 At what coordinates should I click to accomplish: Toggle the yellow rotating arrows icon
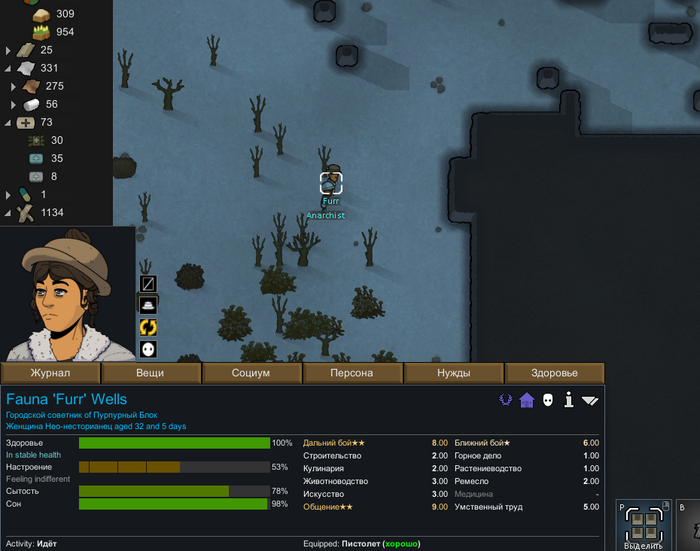coord(148,327)
